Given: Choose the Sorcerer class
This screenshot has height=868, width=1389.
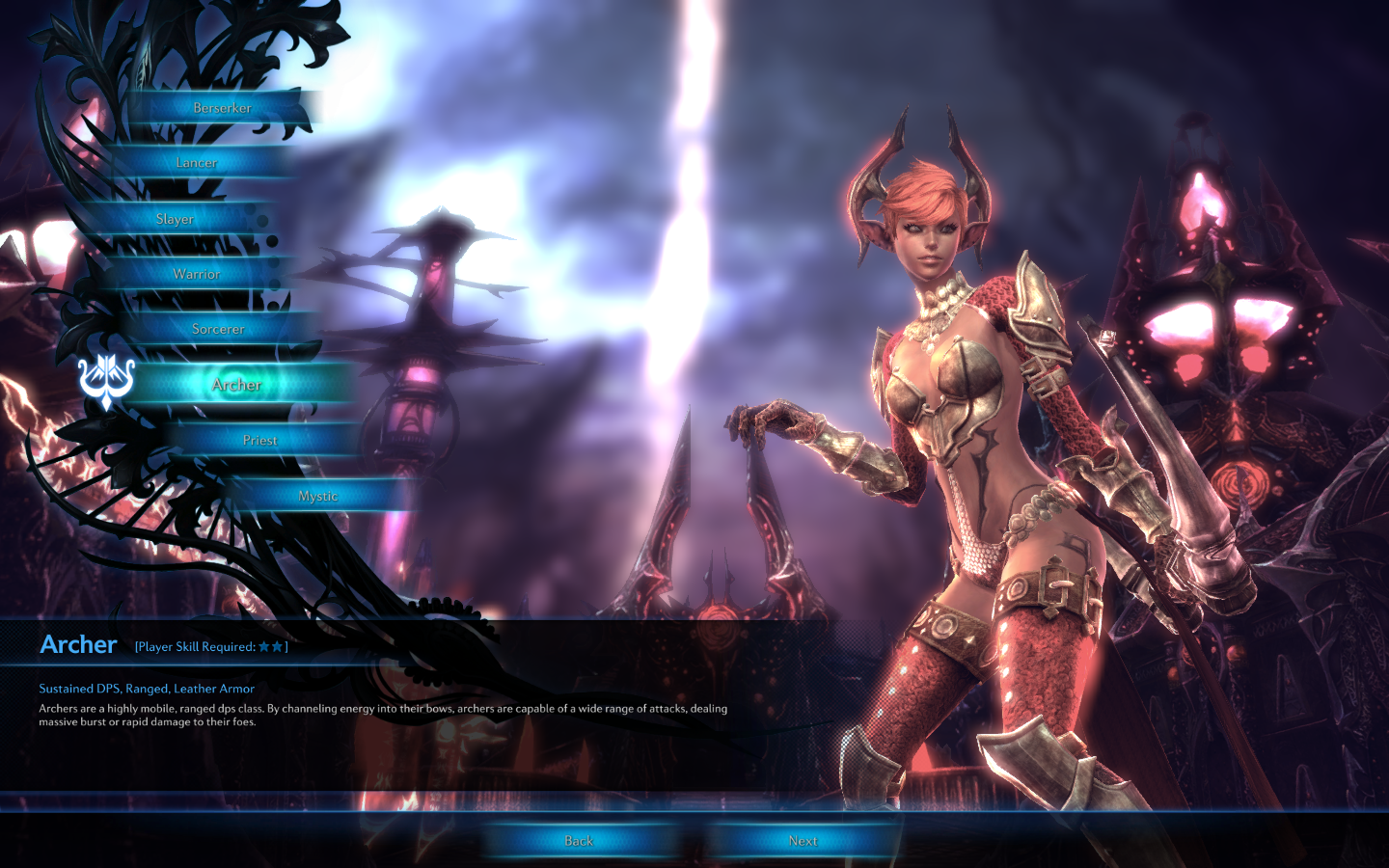Looking at the screenshot, I should point(218,329).
